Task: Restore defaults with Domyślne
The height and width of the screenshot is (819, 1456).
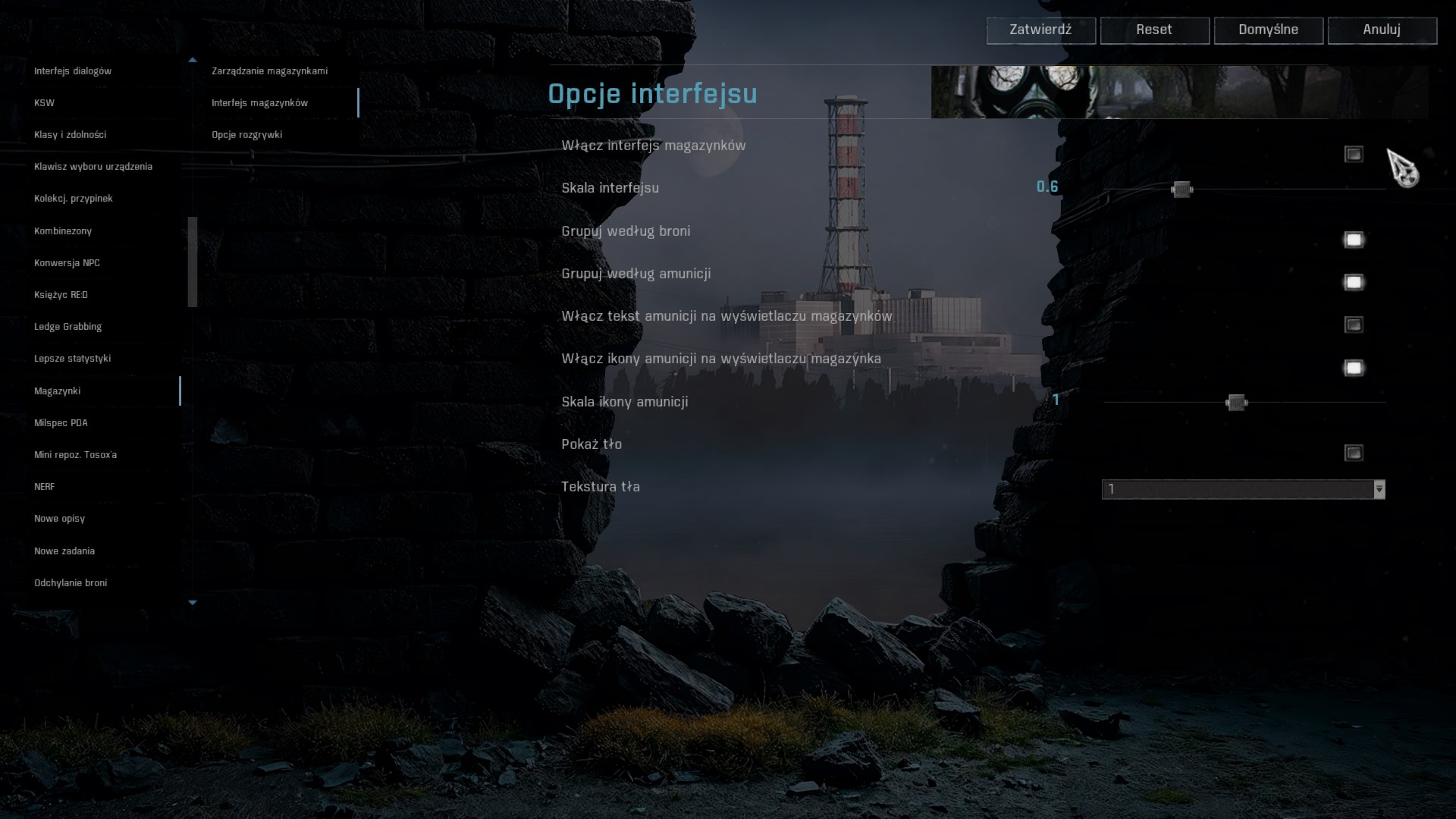Action: pyautogui.click(x=1268, y=30)
